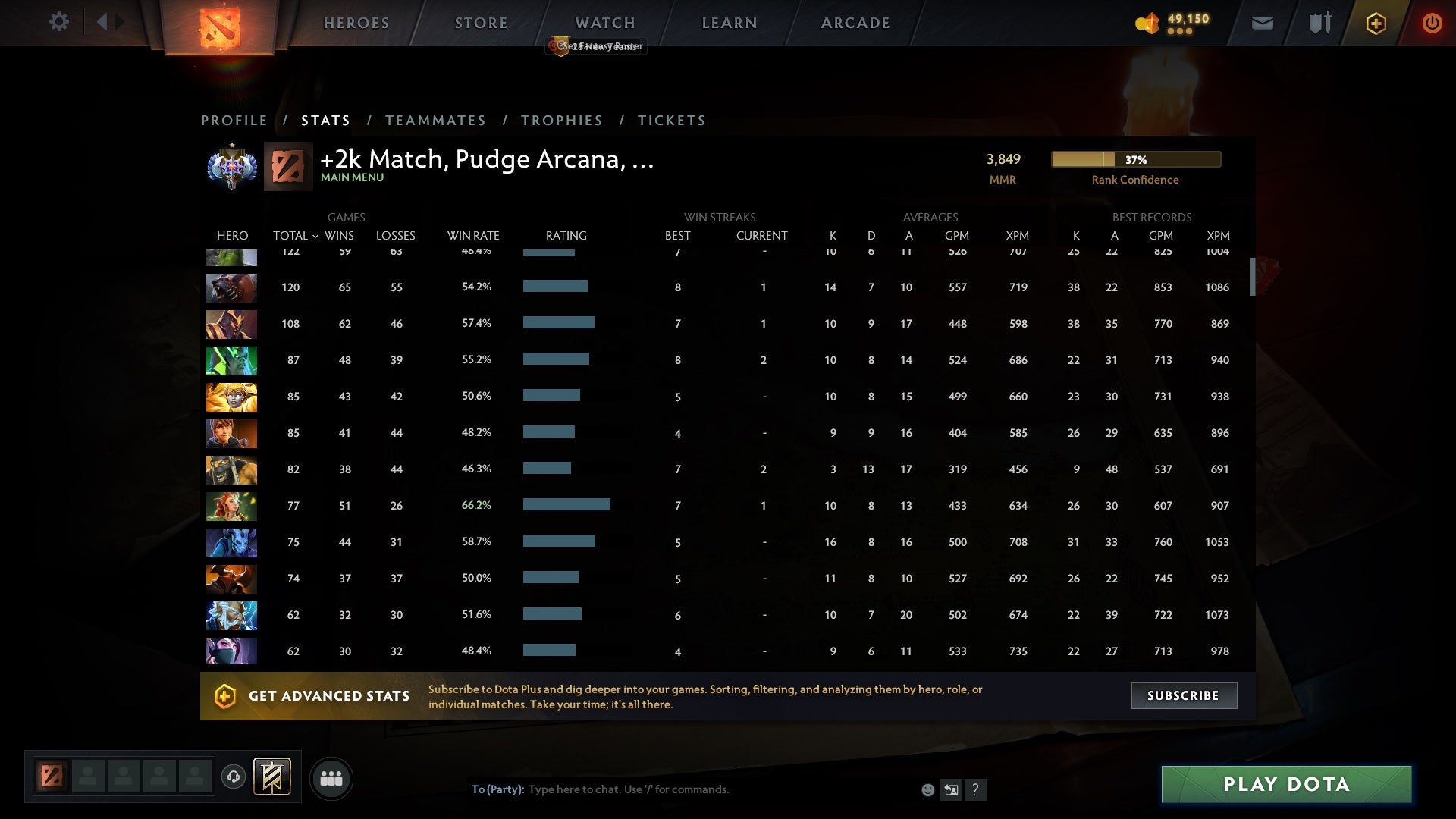Click the PLAY DOTA button
The height and width of the screenshot is (819, 1456).
[1285, 784]
